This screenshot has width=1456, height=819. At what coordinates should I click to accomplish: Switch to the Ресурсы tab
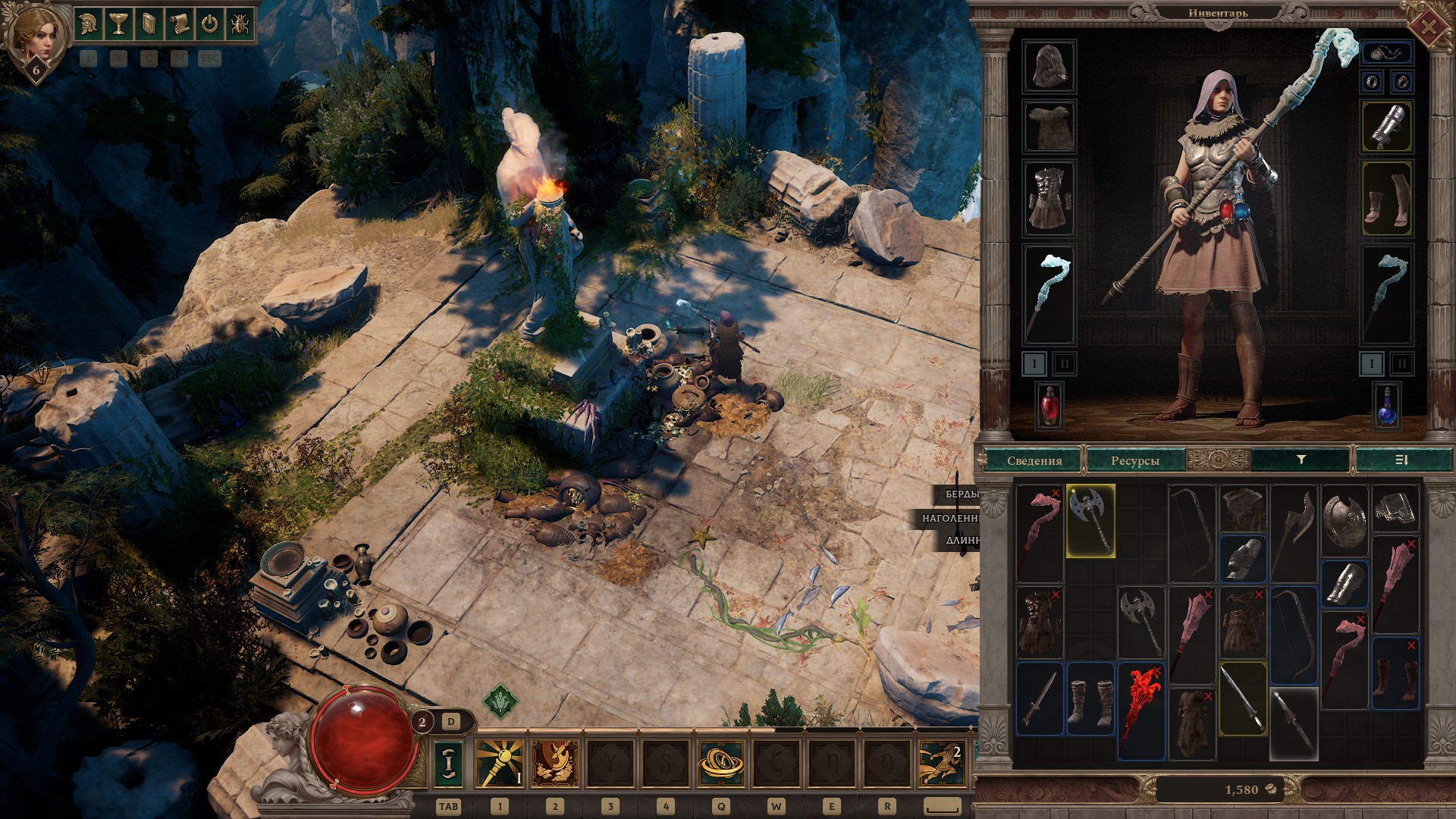tap(1134, 460)
